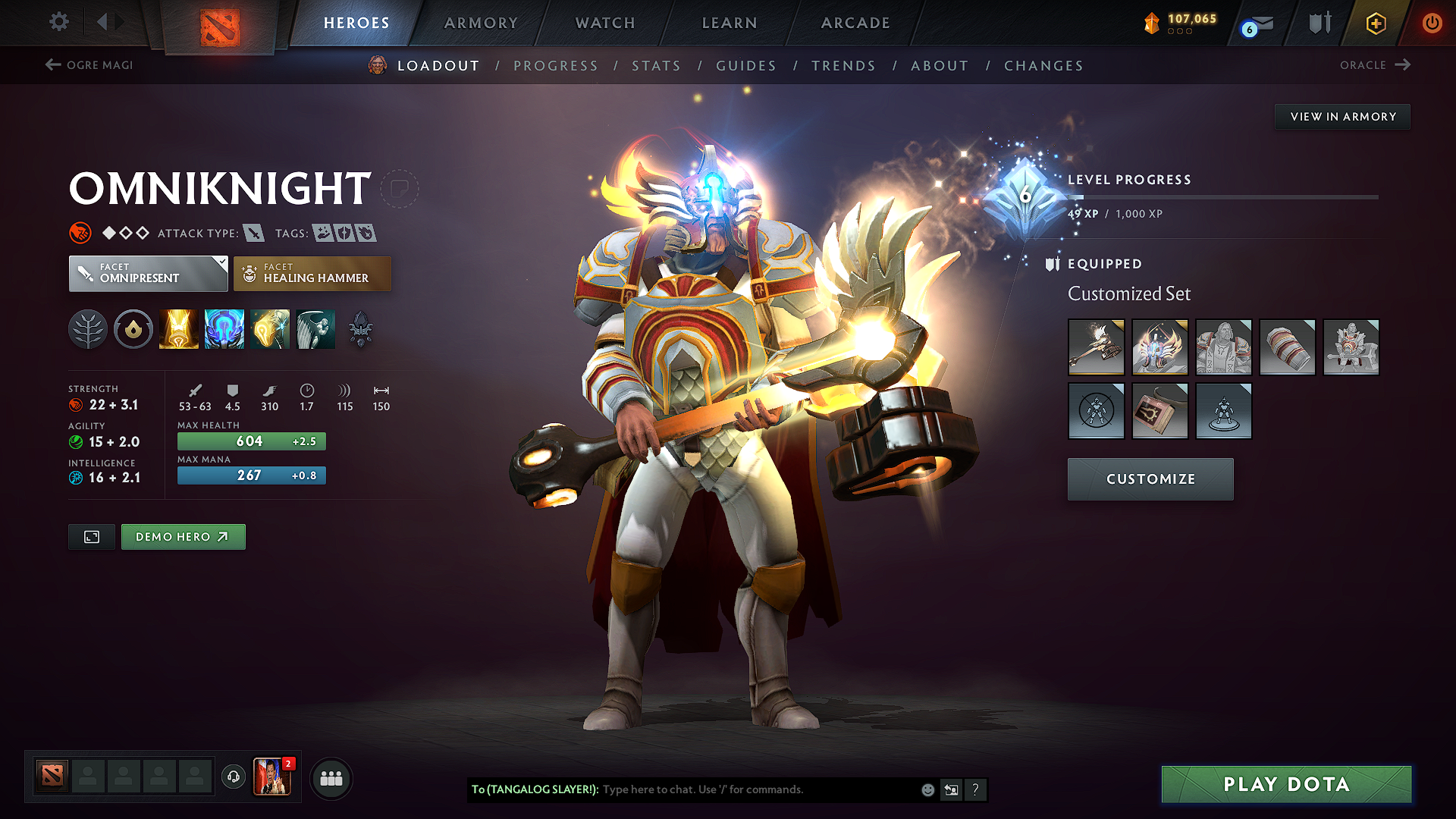
Task: Click the chat message input field
Action: tap(758, 789)
